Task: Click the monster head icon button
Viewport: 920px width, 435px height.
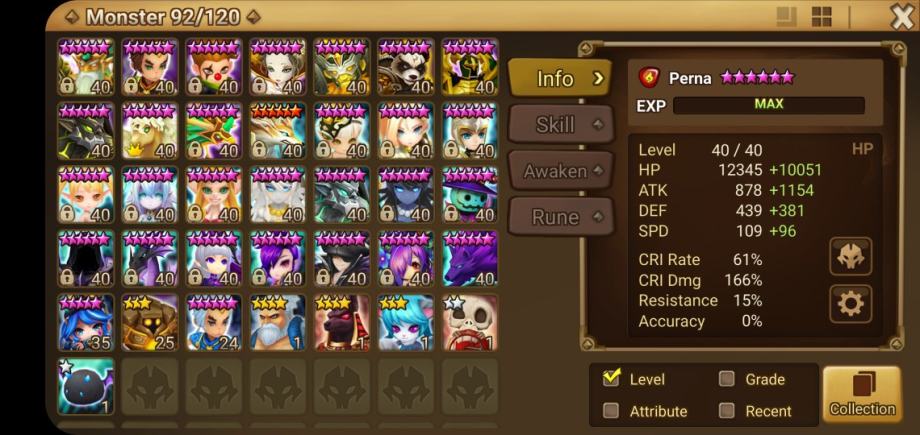Action: (x=851, y=257)
